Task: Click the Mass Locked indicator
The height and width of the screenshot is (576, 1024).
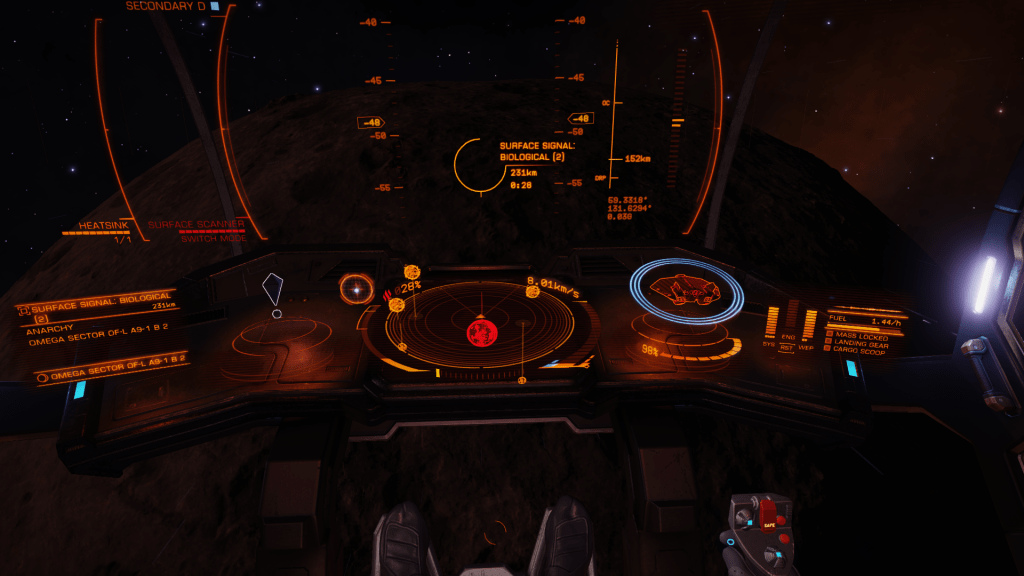Action: (x=859, y=337)
